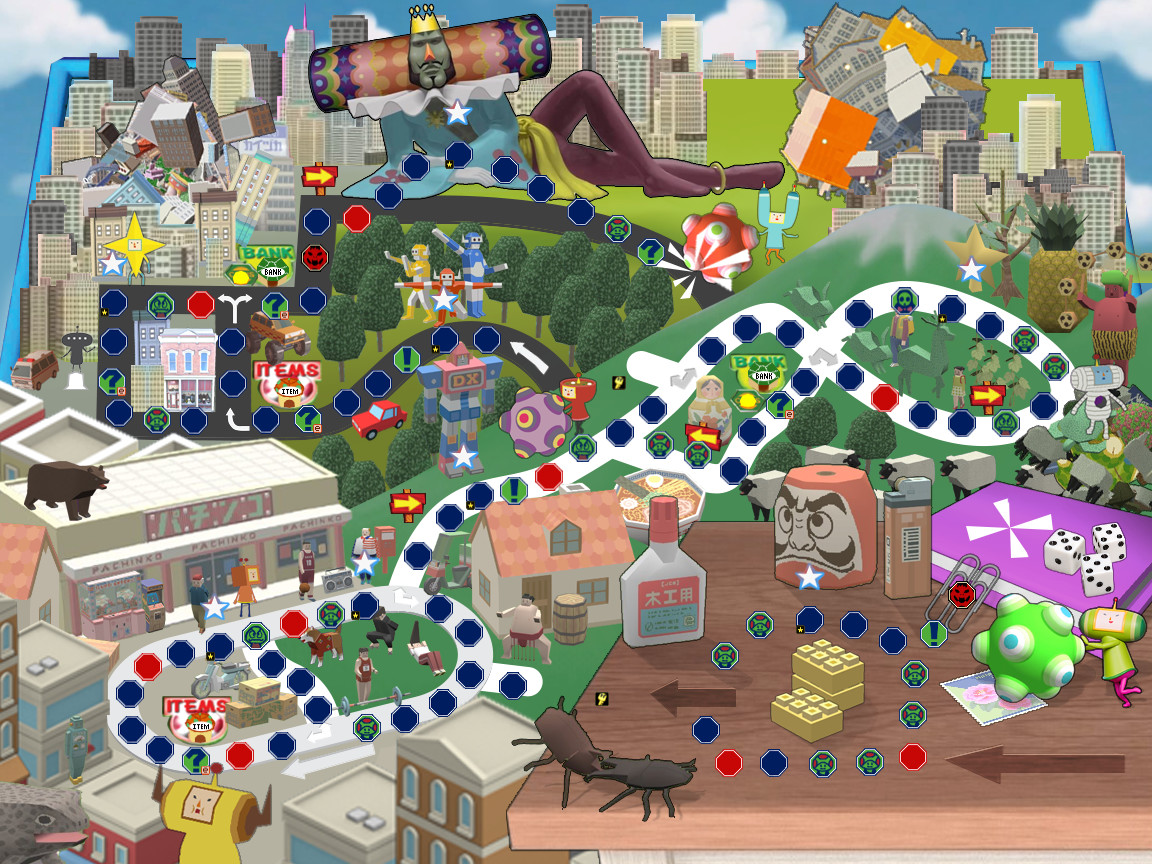The image size is (1152, 864).
Task: Pick the star space on the yellow star building
Action: coord(114,264)
